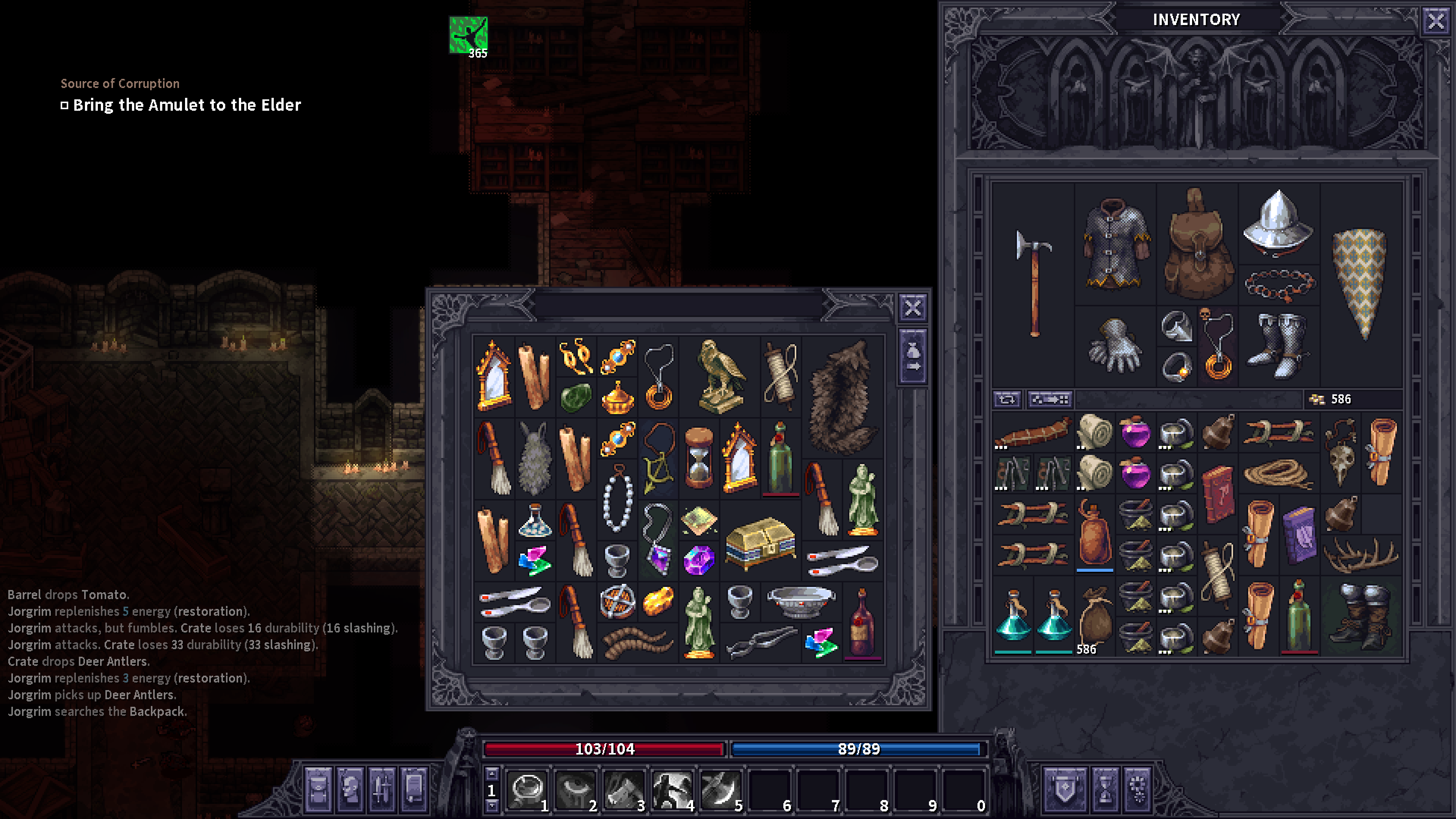This screenshot has width=1456, height=819.
Task: Close the Inventory panel
Action: (x=1436, y=22)
